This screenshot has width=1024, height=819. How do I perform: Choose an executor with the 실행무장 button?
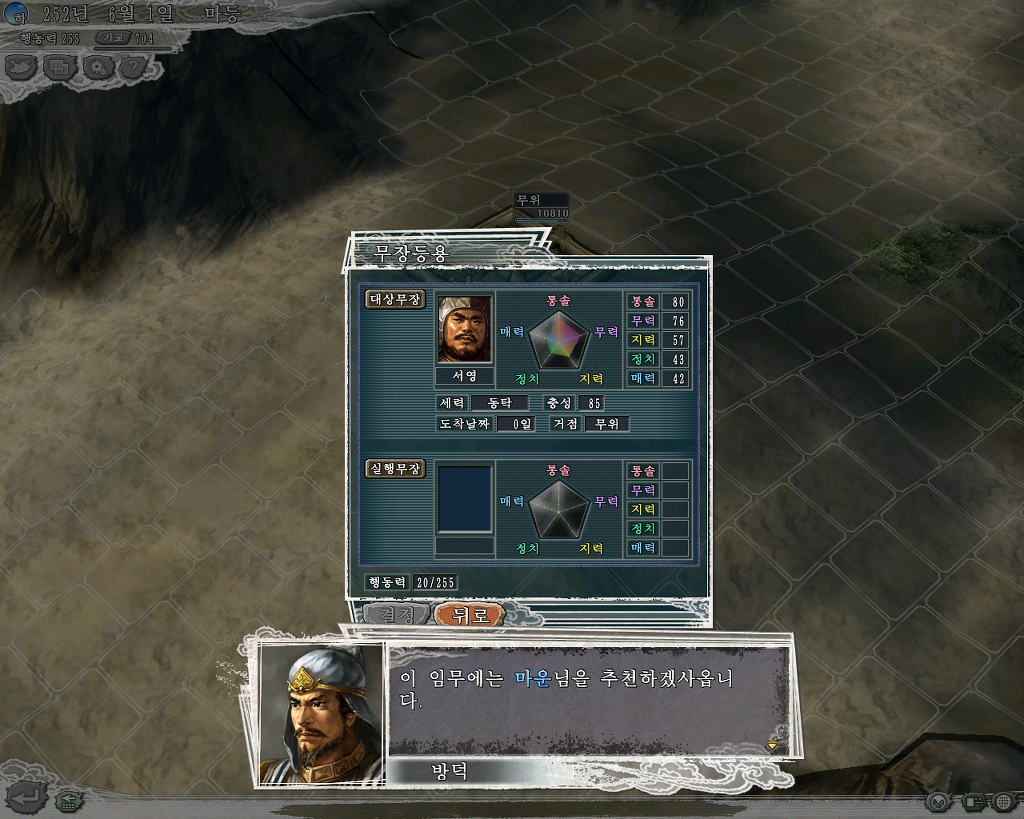(x=396, y=468)
